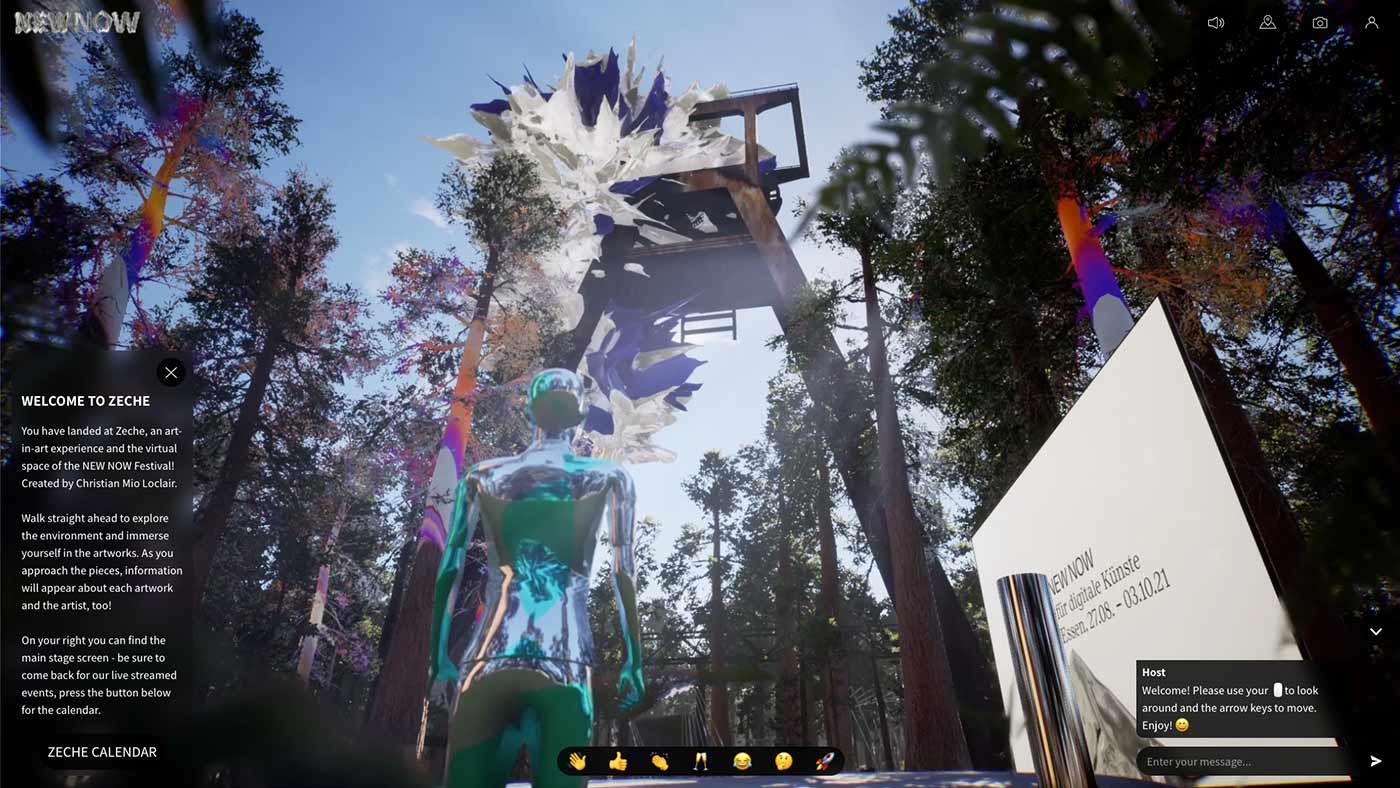Close the Welcome to Zeche panel

pyautogui.click(x=171, y=373)
